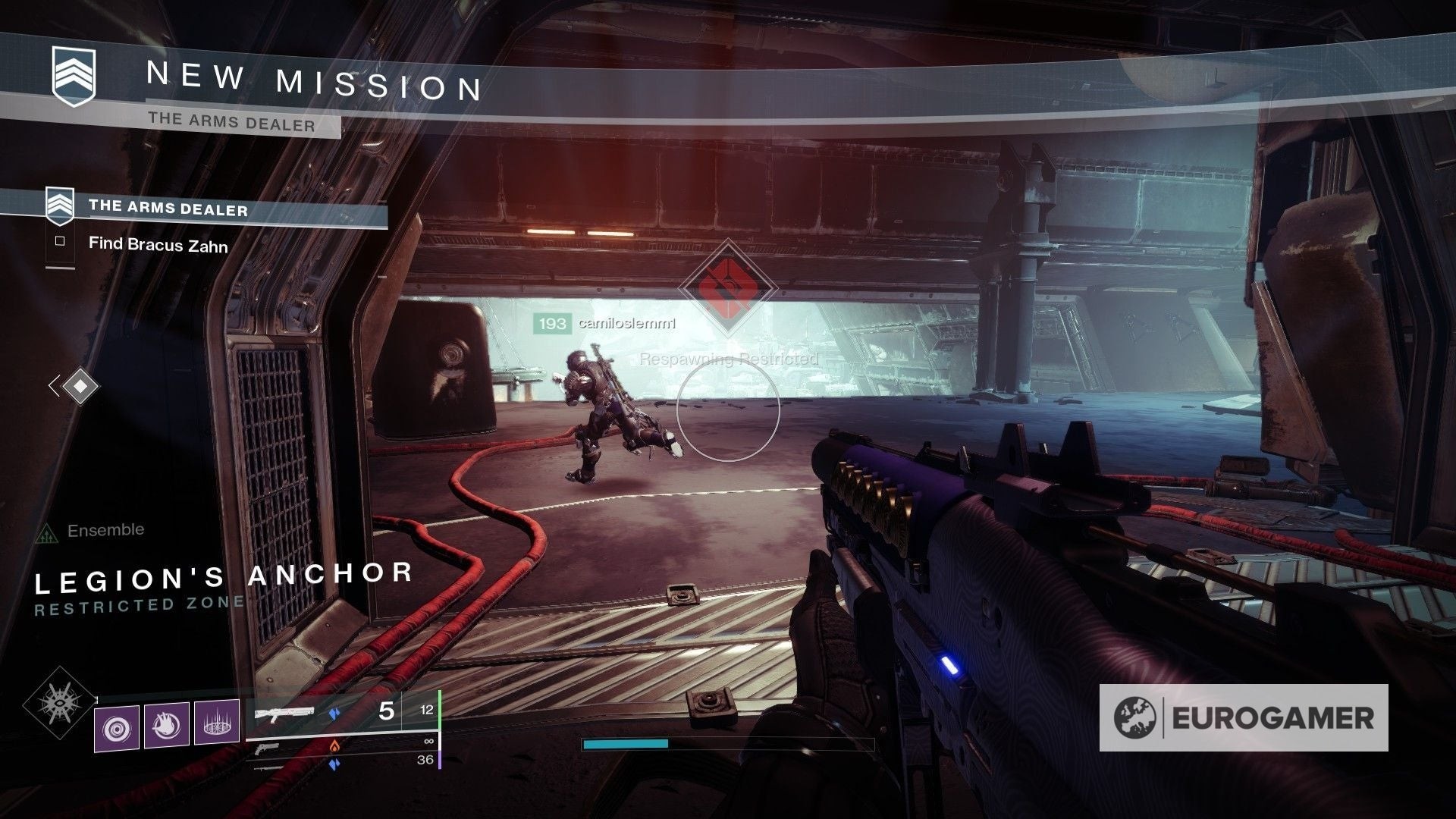The width and height of the screenshot is (1456, 819).
Task: Click the diamond waypoint indicator
Action: pyautogui.click(x=80, y=386)
